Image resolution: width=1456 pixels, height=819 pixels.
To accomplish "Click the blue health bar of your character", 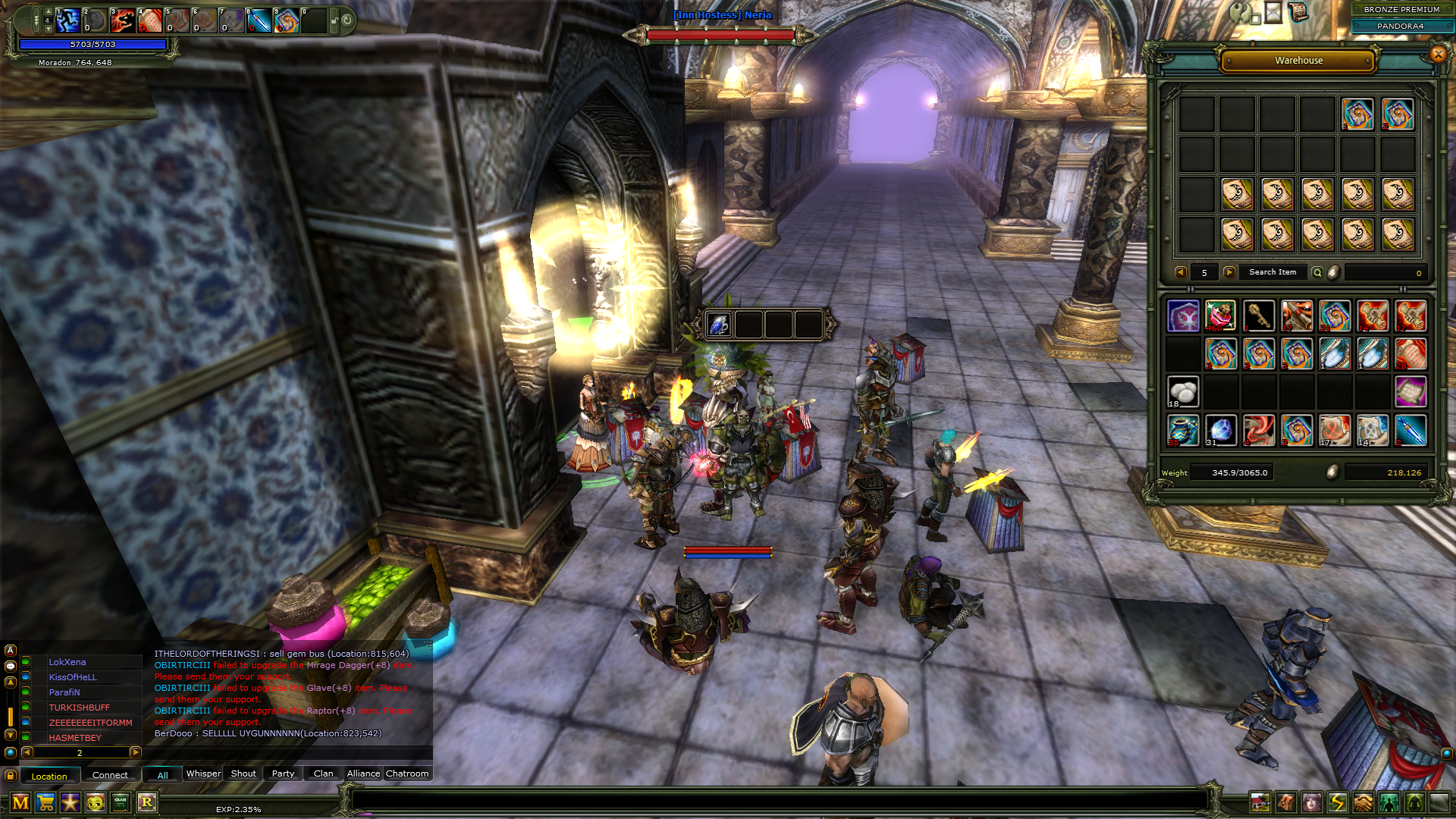I will [x=93, y=44].
